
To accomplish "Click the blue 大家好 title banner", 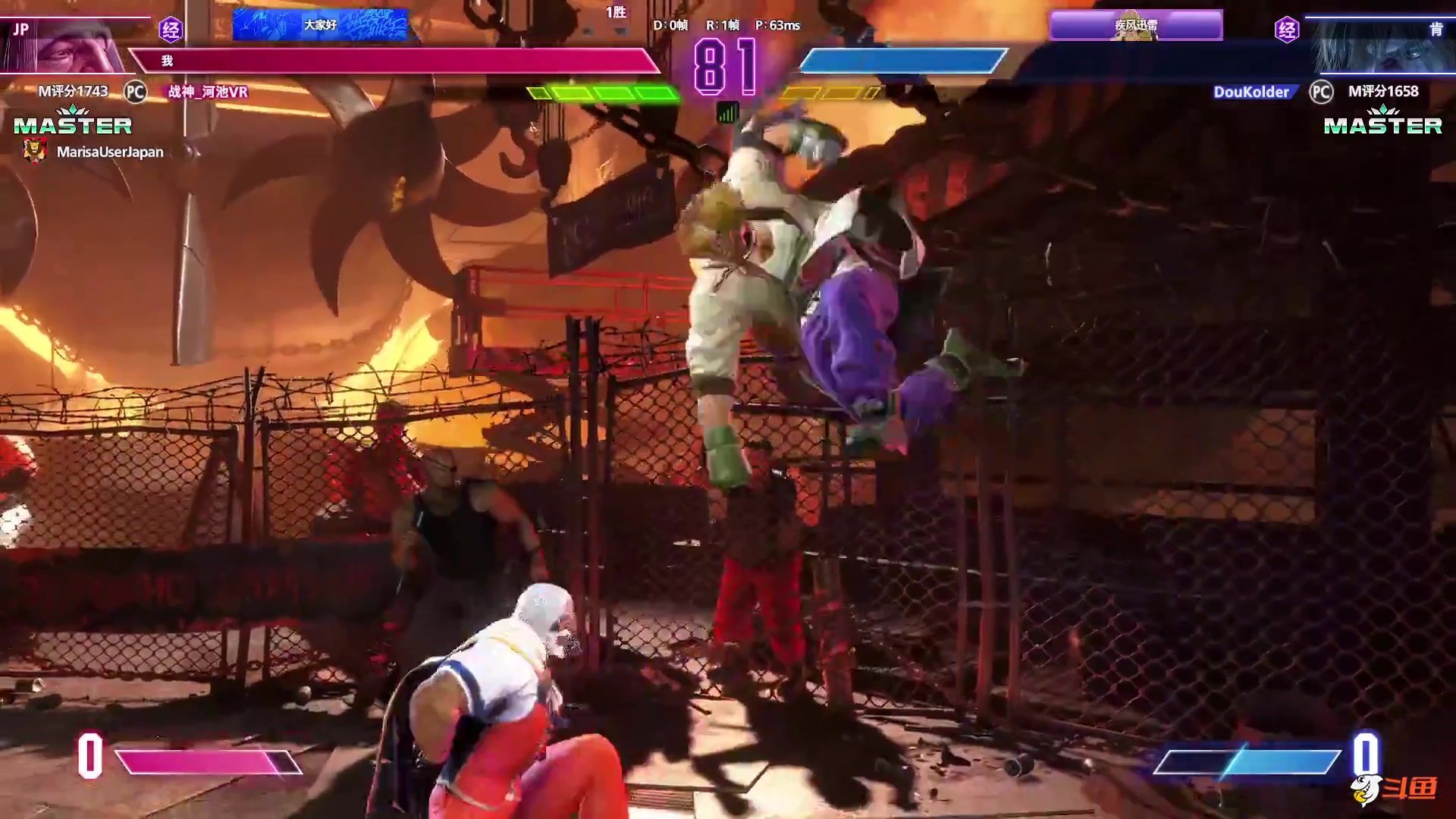I will [320, 25].
